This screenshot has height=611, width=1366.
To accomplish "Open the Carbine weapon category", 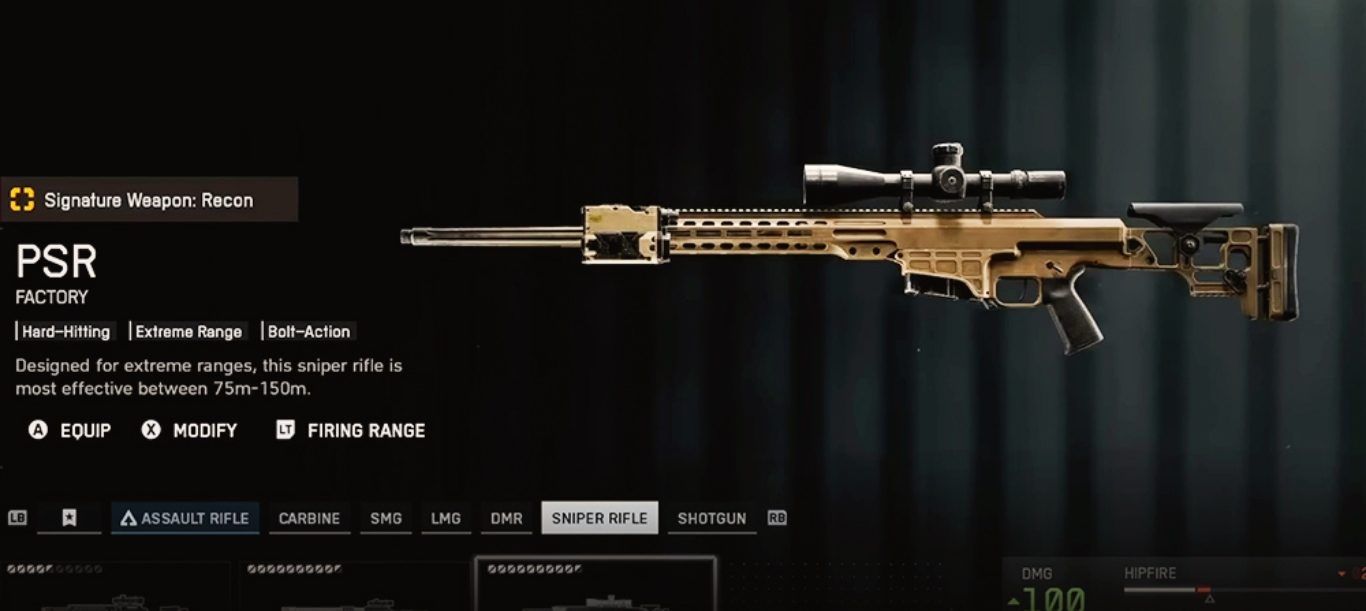I will [309, 518].
